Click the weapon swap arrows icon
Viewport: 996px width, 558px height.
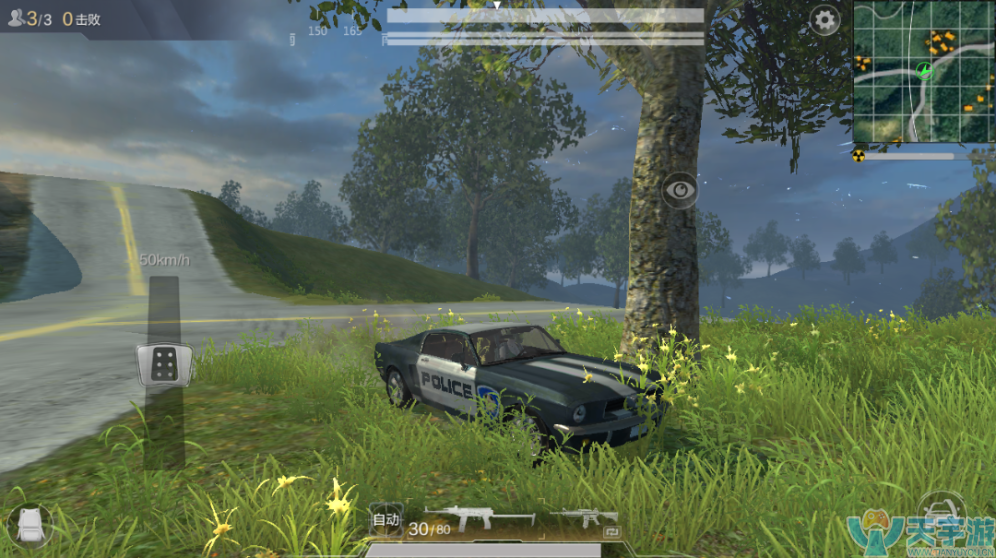[612, 532]
